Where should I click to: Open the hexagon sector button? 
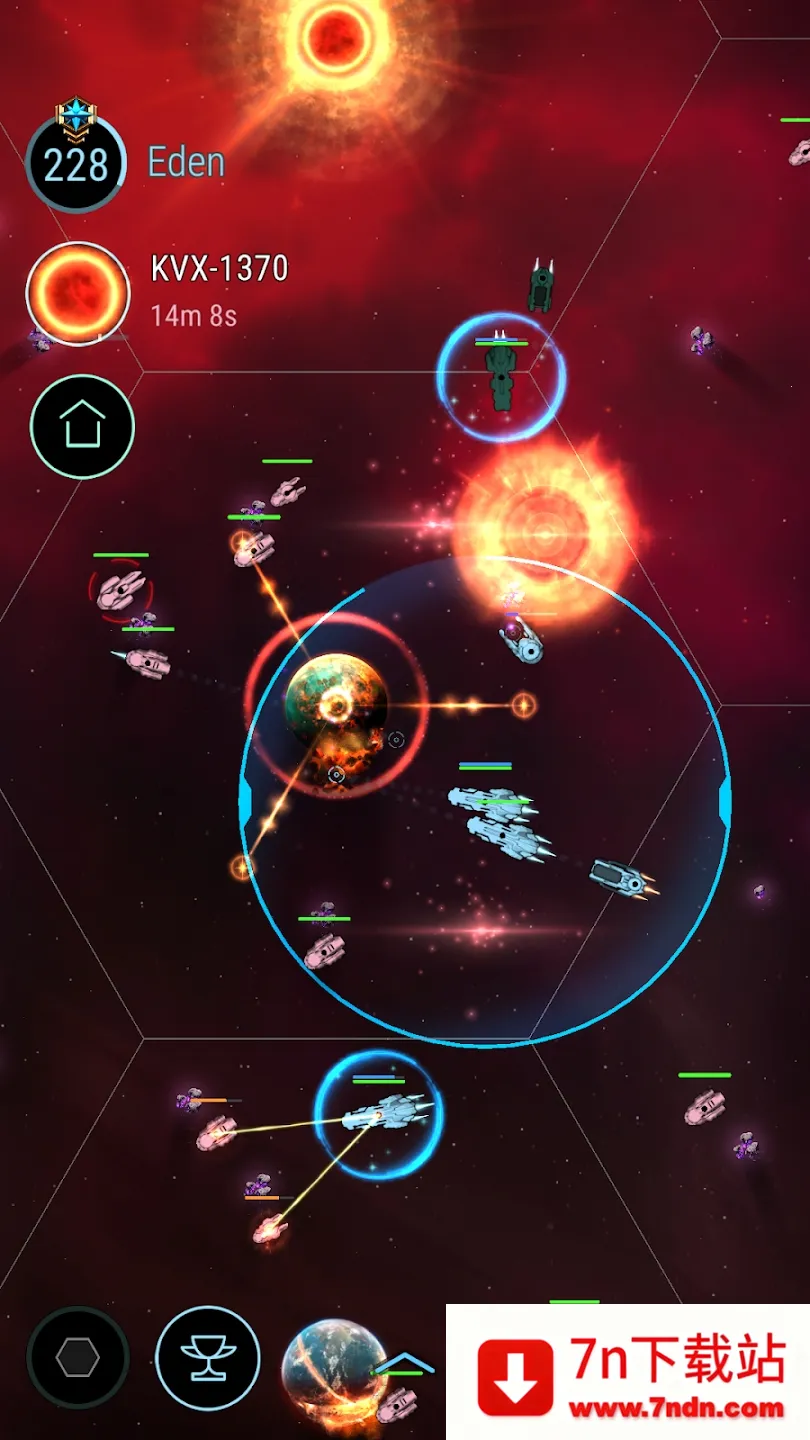[78, 1357]
